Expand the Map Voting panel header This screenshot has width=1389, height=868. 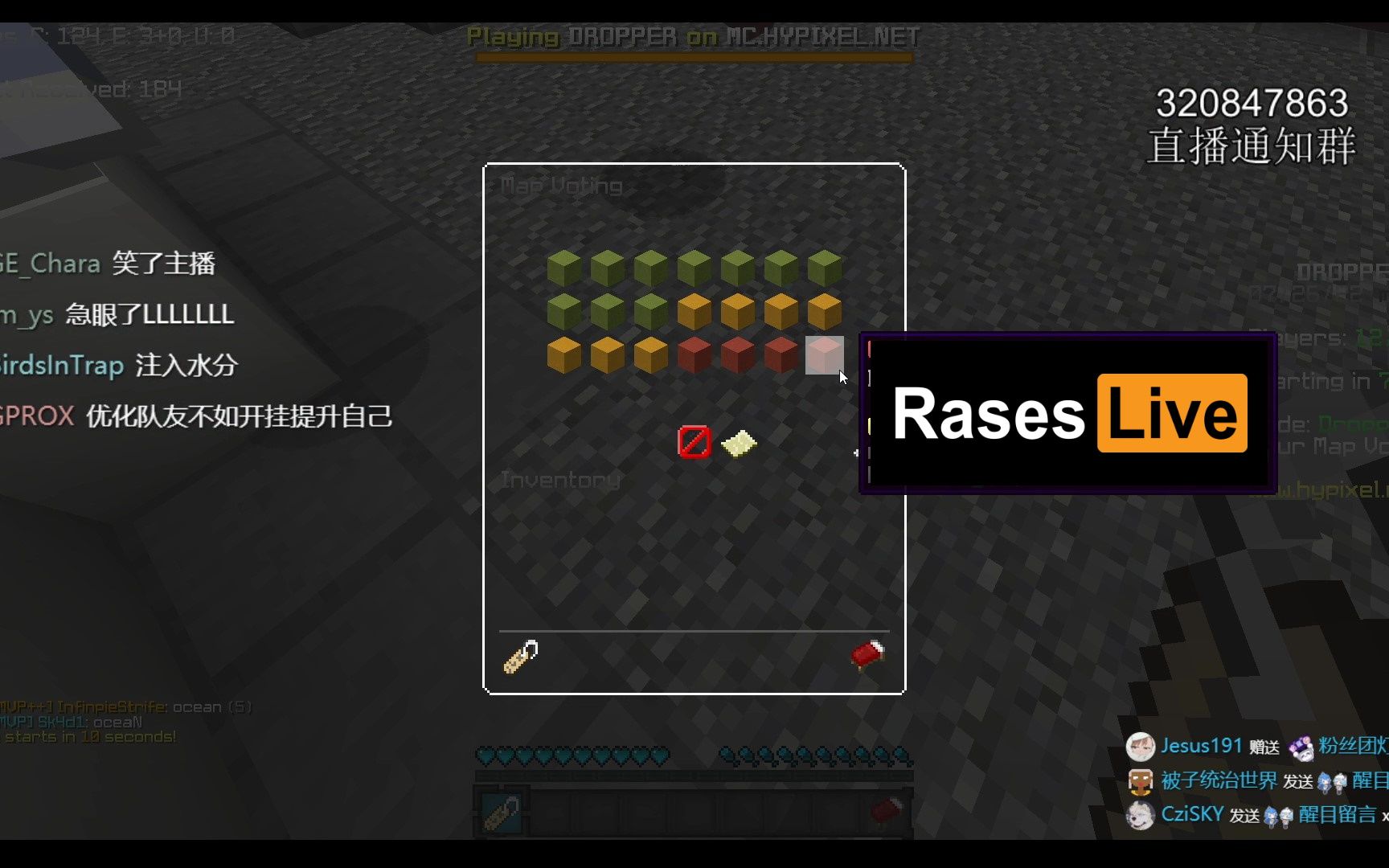pos(561,186)
